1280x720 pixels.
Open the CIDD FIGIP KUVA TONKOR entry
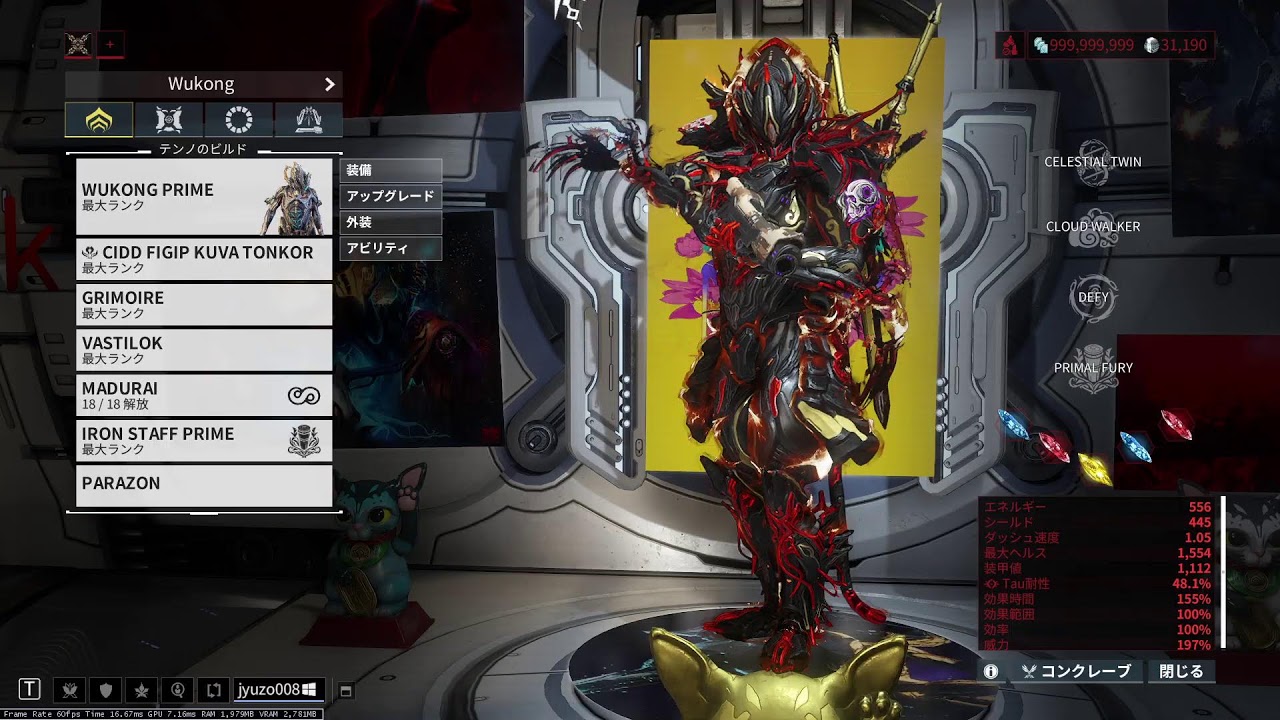(204, 259)
